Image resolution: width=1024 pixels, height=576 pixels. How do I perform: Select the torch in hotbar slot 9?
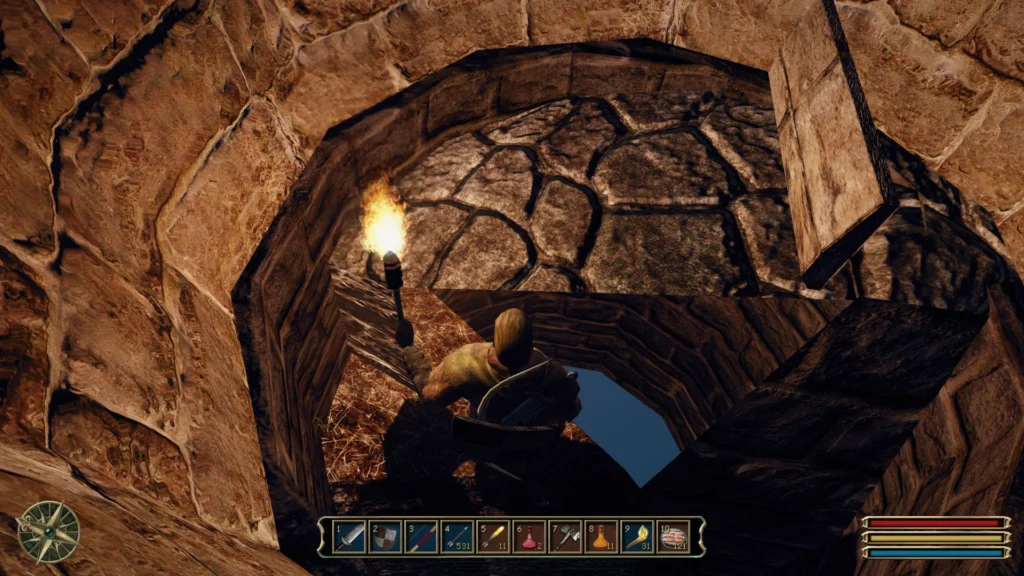(637, 536)
